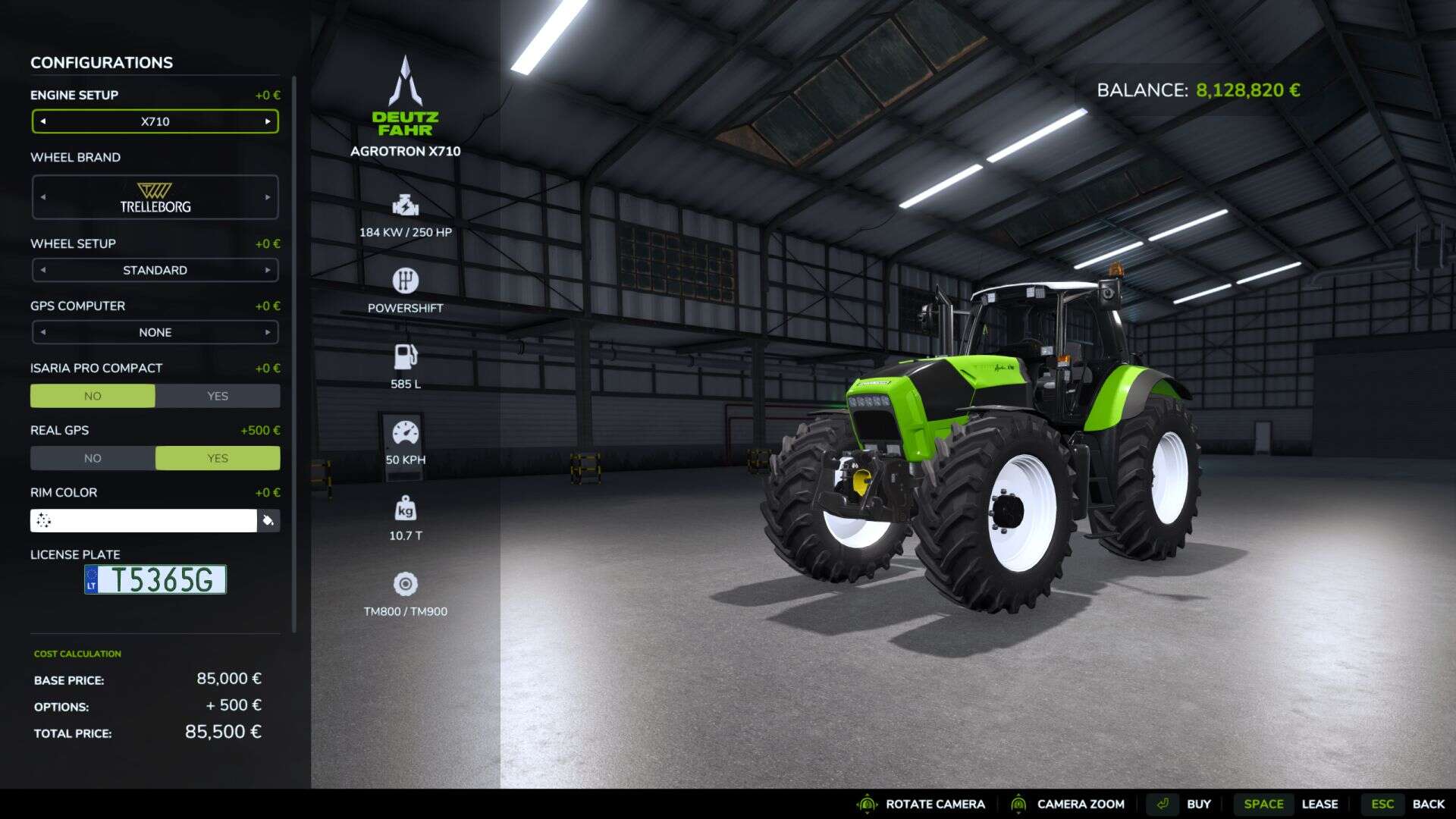Screen dimensions: 1456x819
Task: Edit the T5365G license plate
Action: click(x=155, y=579)
